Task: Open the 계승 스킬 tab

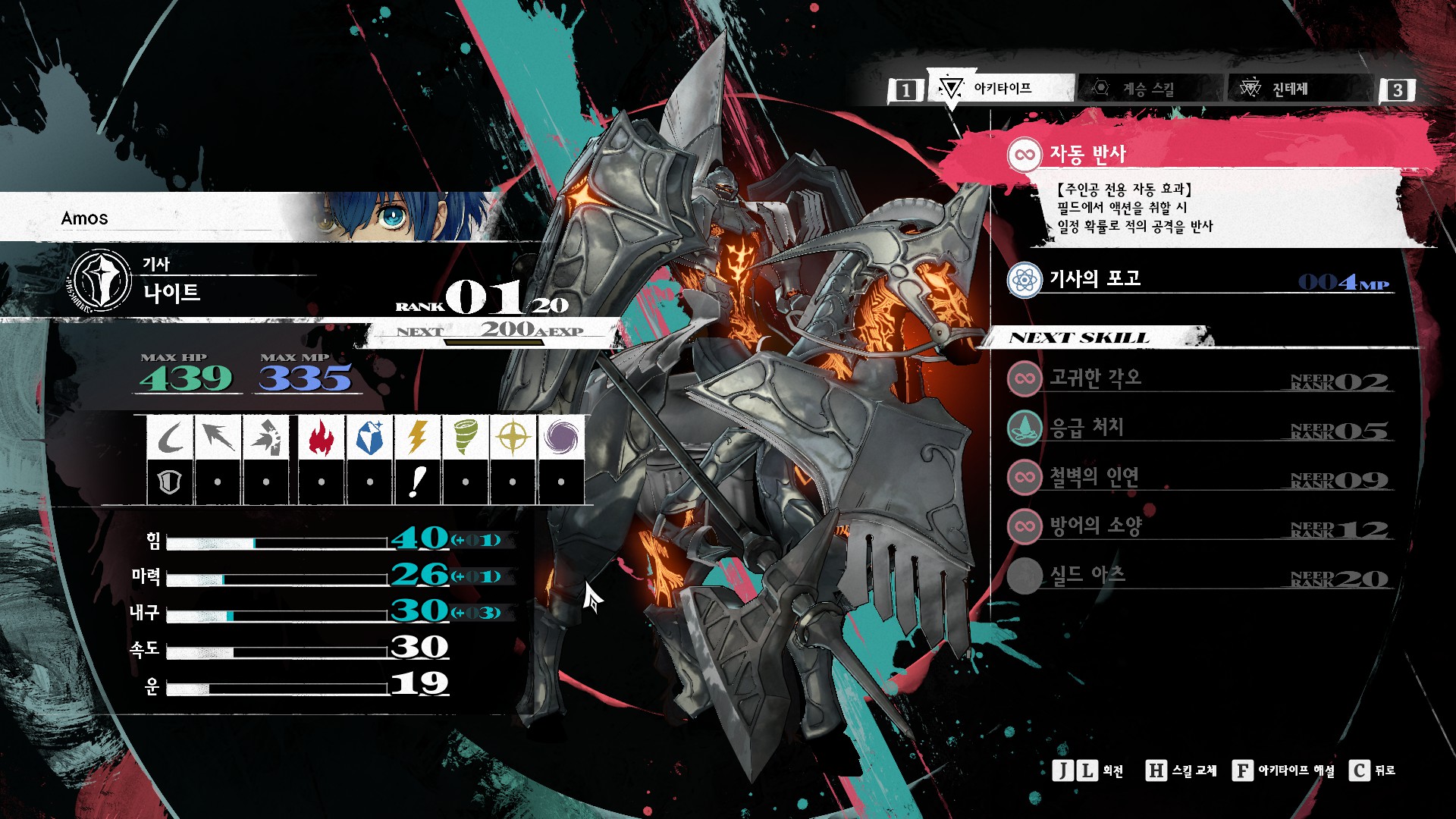Action: pyautogui.click(x=1148, y=89)
